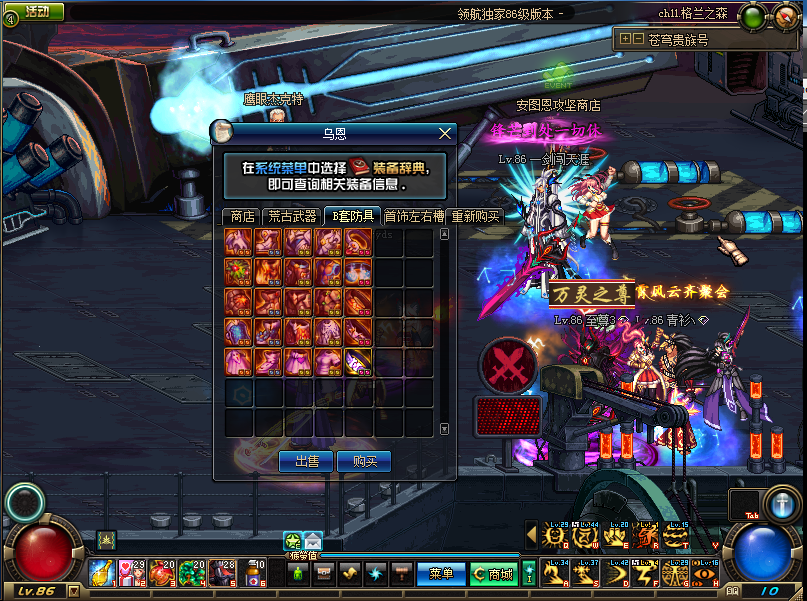Select the purple glowing blade shop item
This screenshot has width=807, height=601.
coord(359,361)
